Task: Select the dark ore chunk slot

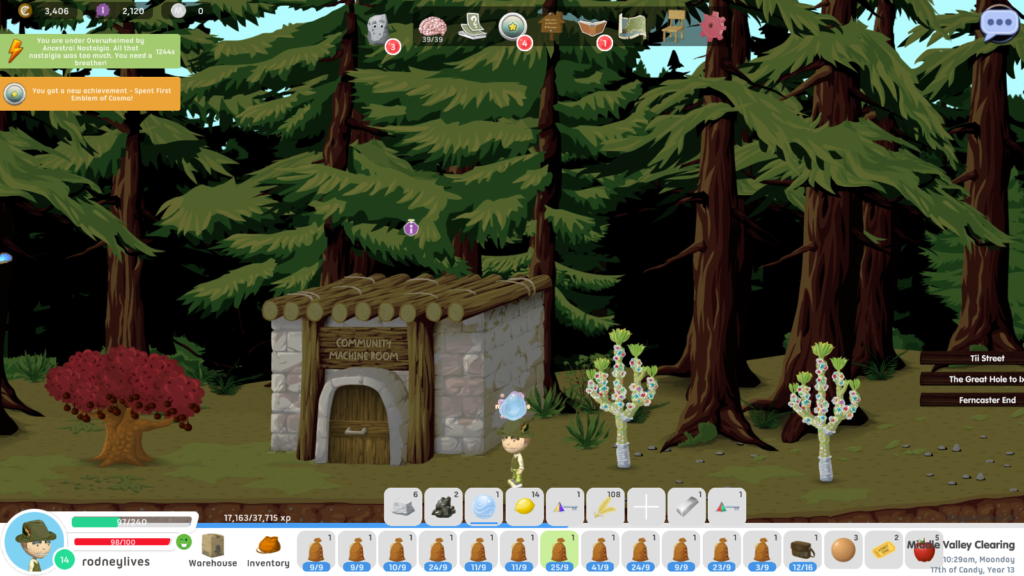Action: [444, 507]
